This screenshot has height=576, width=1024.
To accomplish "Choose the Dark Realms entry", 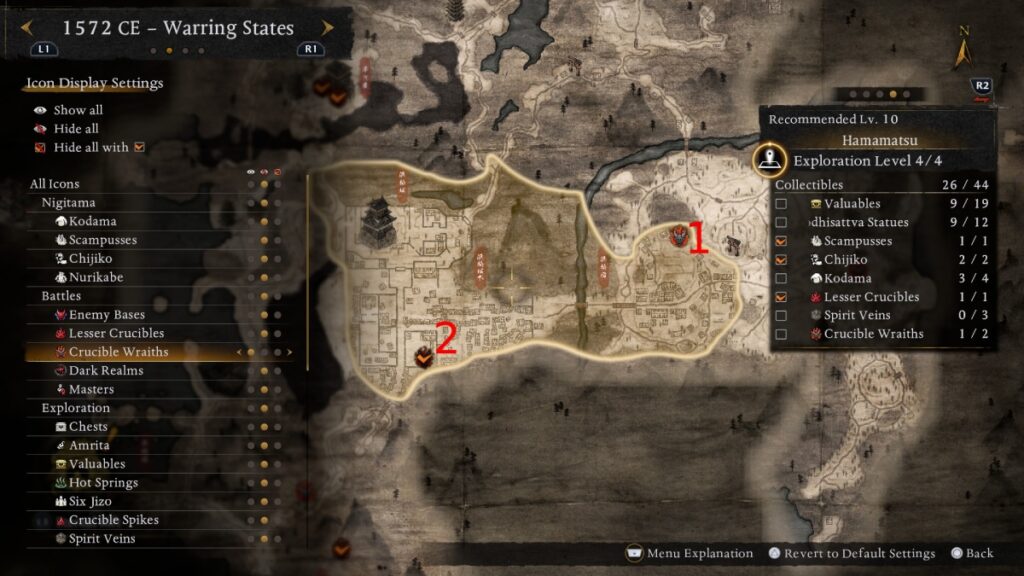I will (x=106, y=370).
